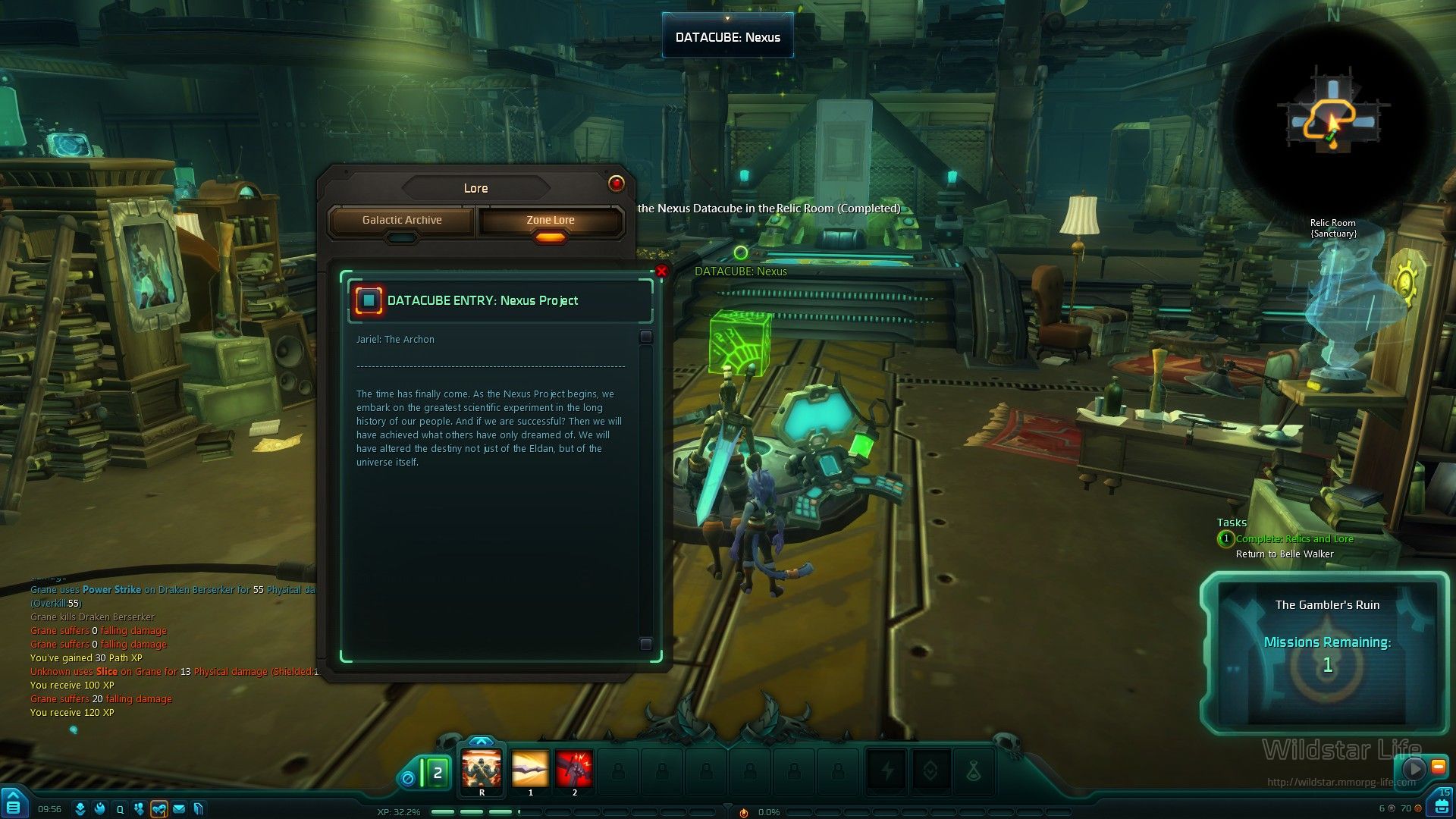Viewport: 1456px width, 819px height.
Task: Open the mail envelope icon
Action: [179, 809]
